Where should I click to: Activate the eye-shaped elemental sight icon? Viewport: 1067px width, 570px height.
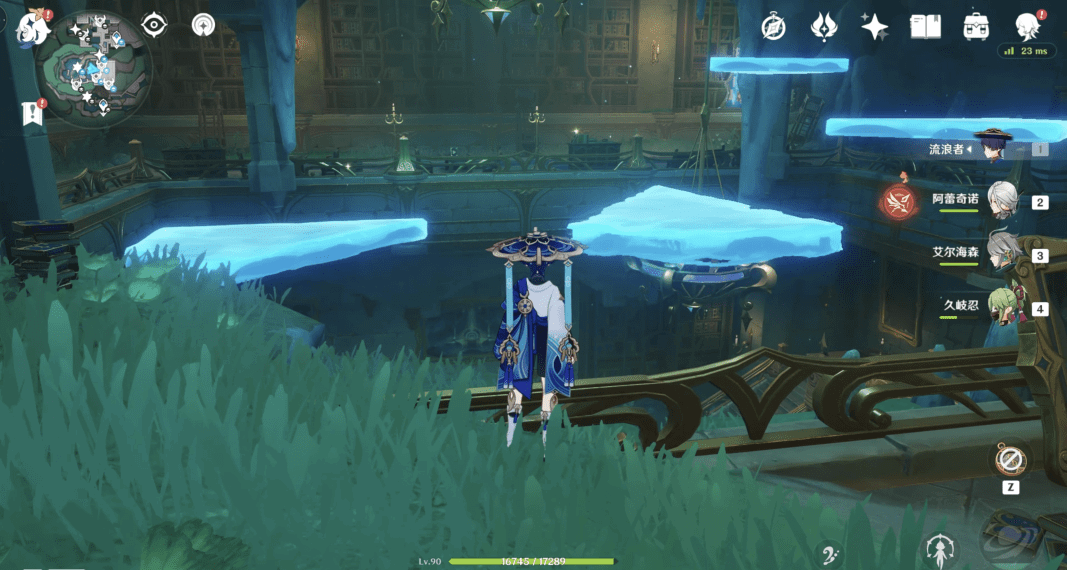click(154, 25)
